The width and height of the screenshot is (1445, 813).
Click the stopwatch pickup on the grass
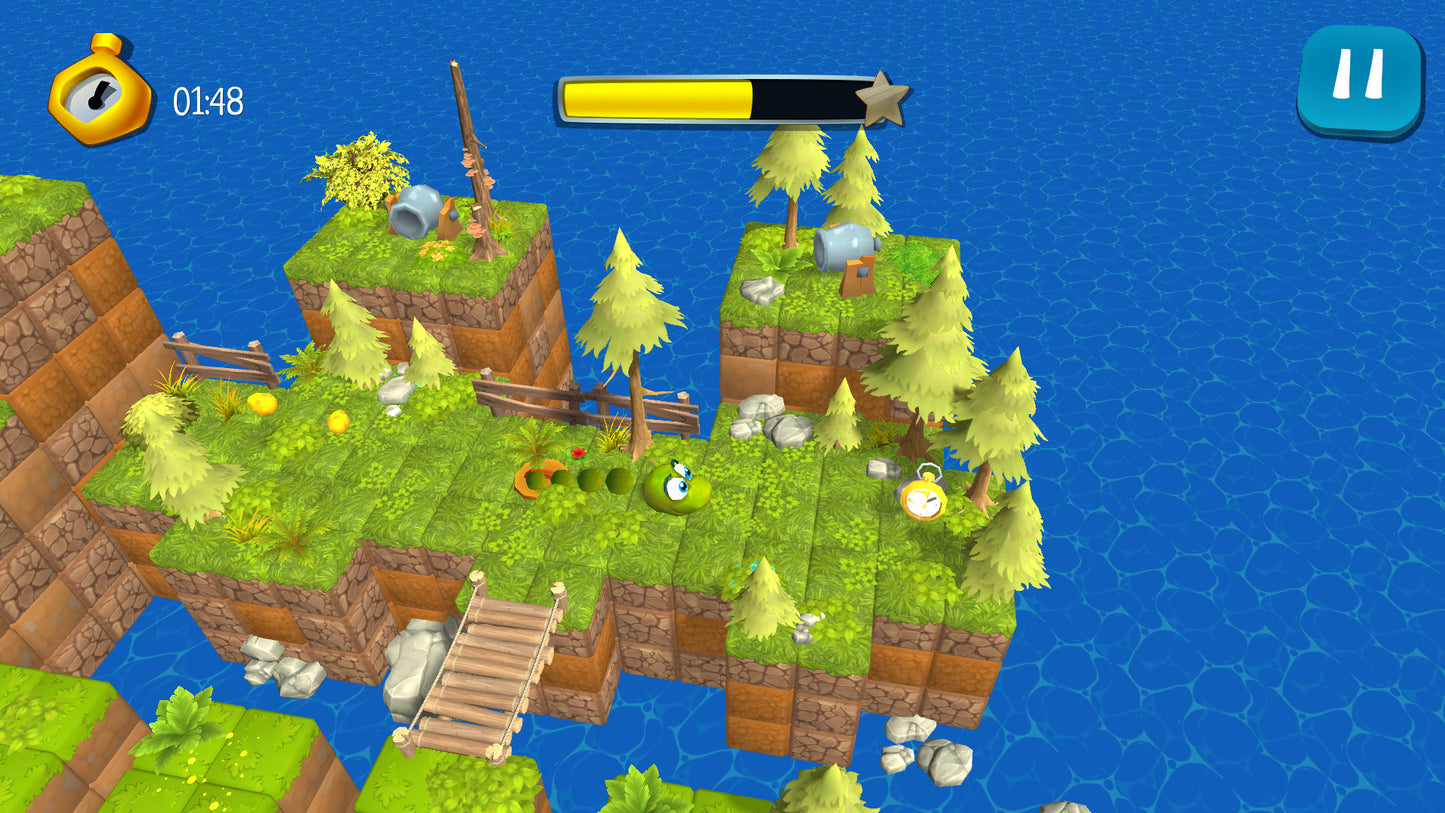tap(925, 498)
